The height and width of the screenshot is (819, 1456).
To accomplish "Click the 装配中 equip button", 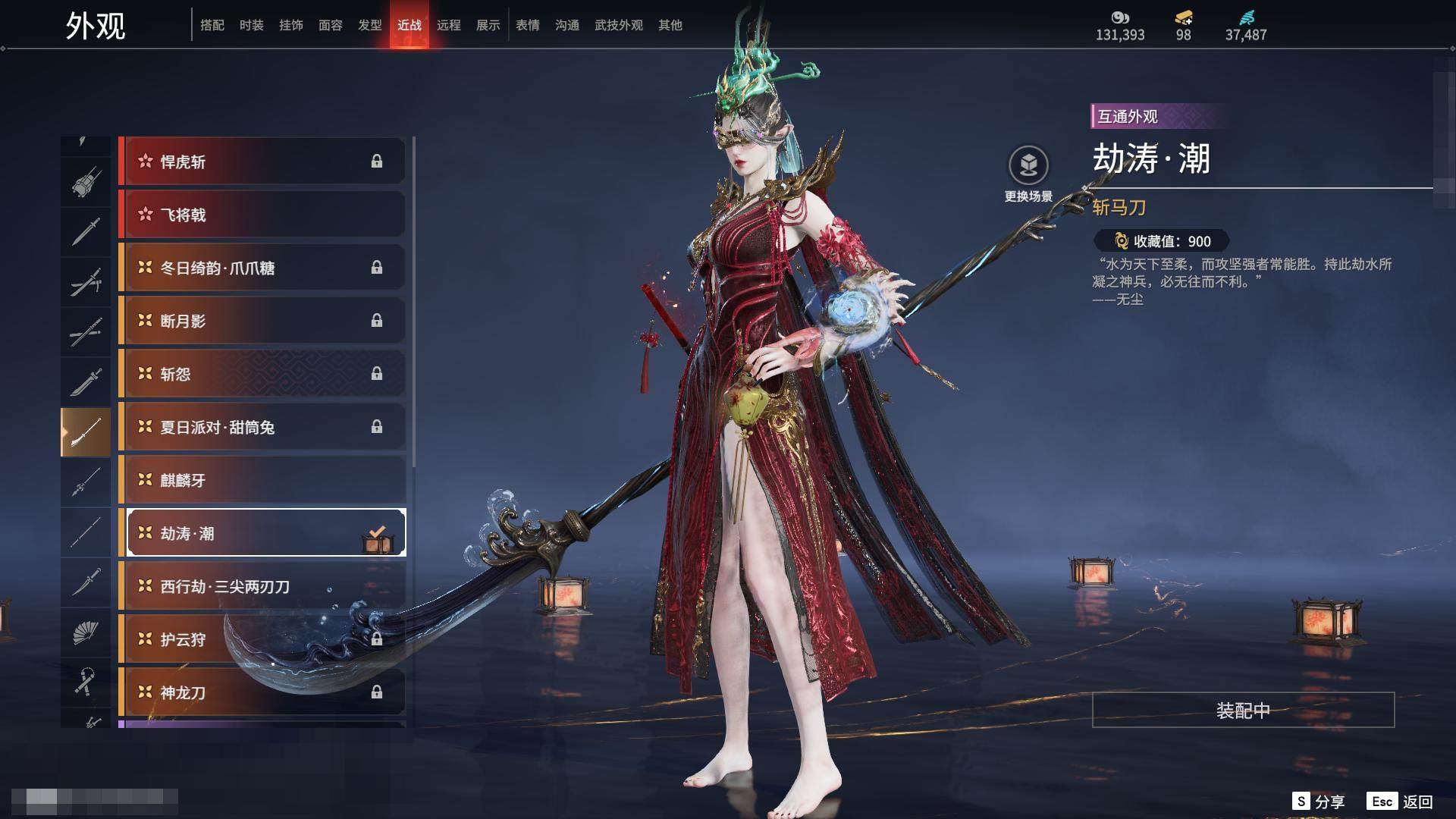I will pos(1243,710).
